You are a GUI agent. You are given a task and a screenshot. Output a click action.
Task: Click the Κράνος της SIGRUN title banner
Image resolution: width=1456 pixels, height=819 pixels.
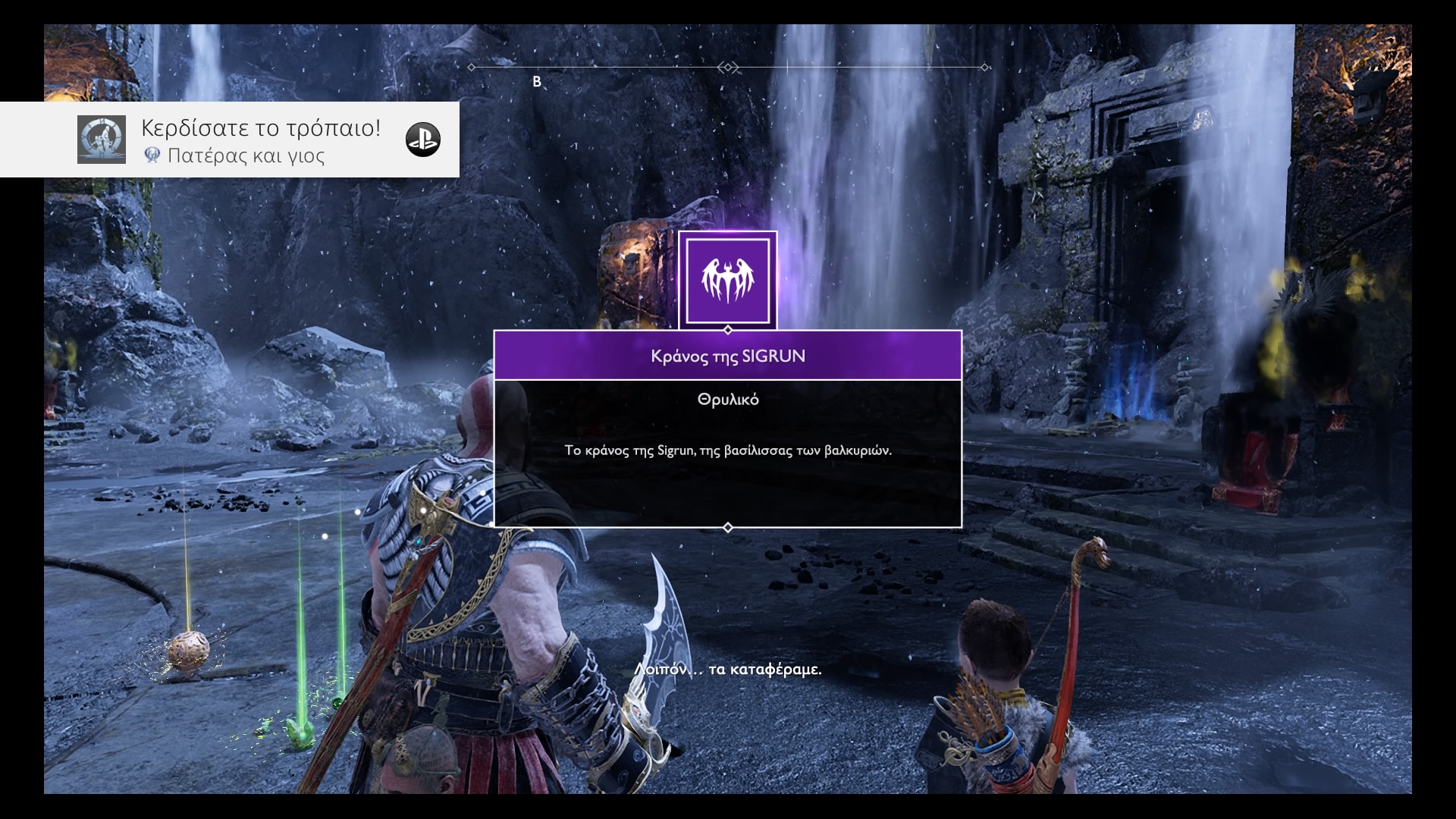pos(727,356)
